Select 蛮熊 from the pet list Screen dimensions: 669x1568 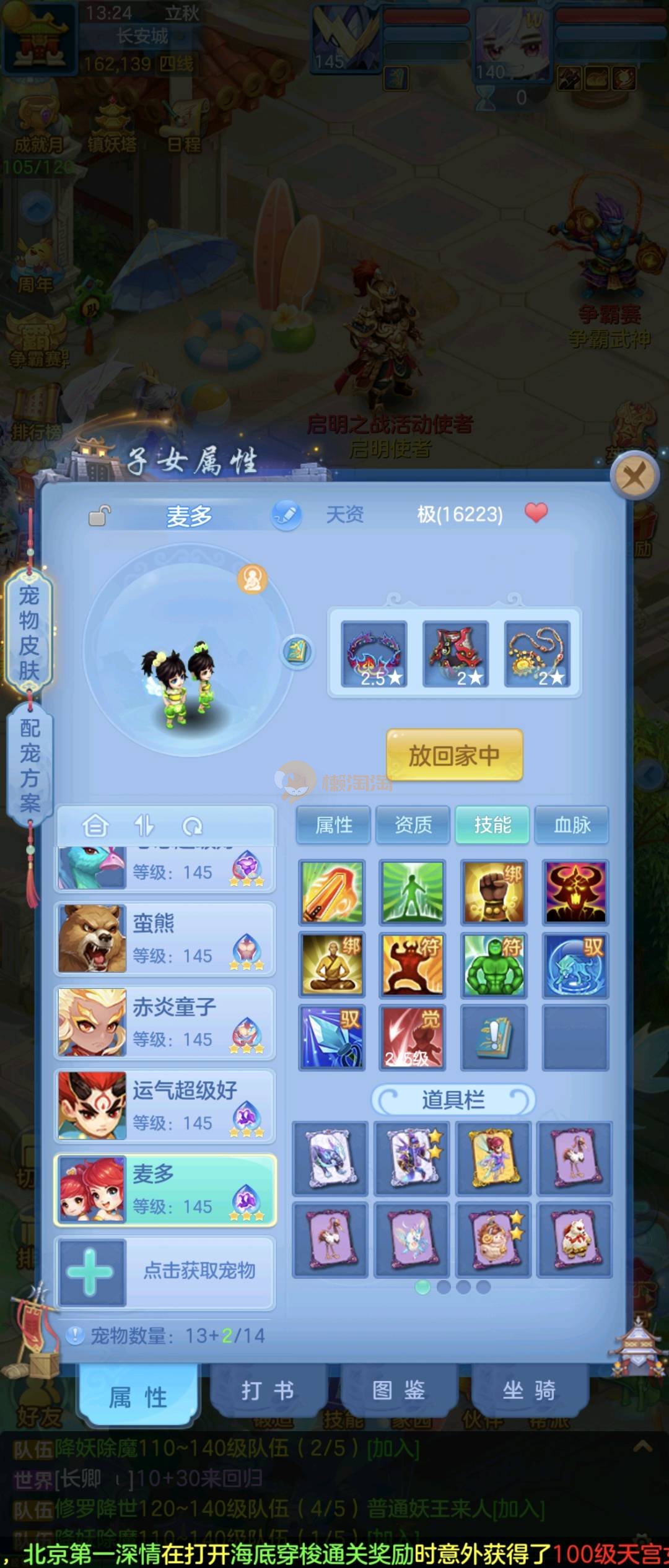click(165, 939)
